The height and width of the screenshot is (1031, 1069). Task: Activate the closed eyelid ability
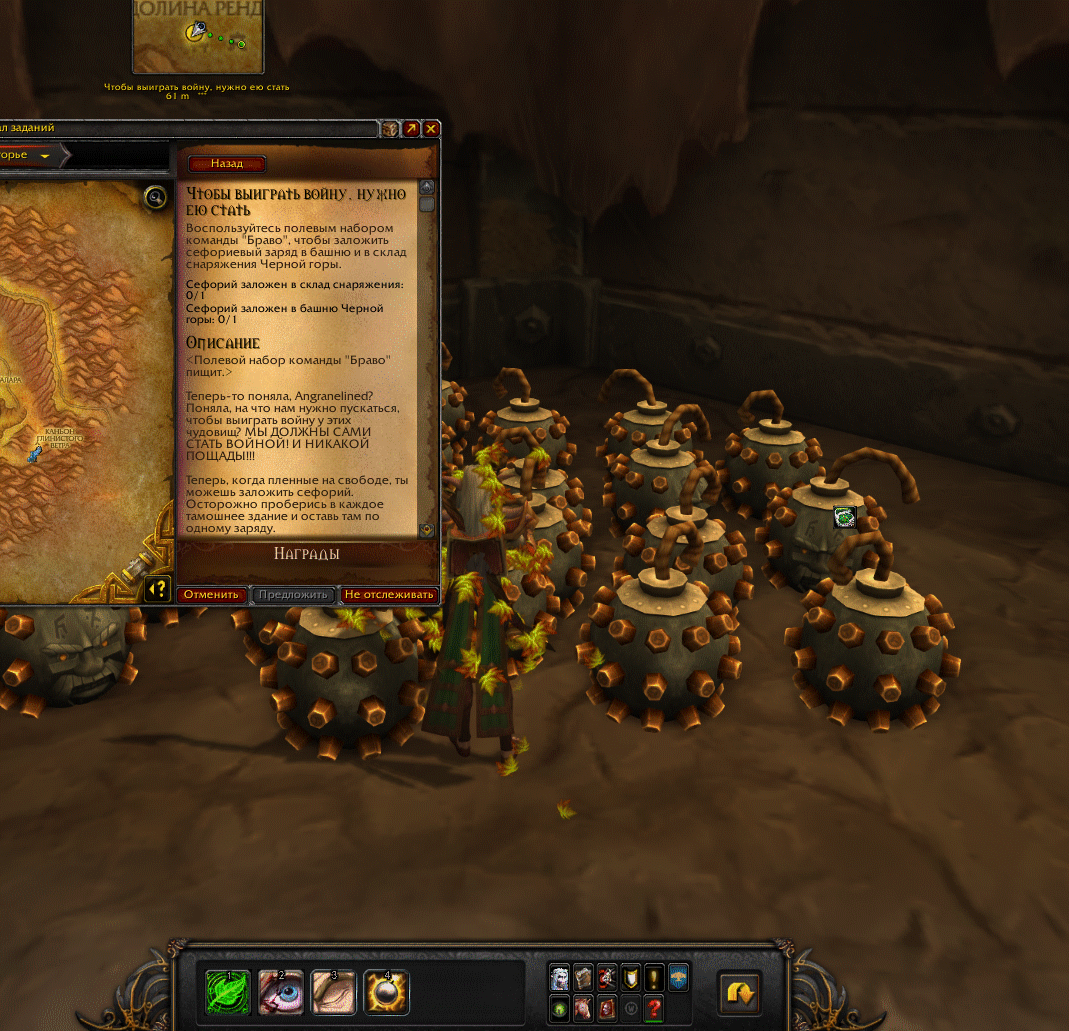click(x=333, y=992)
